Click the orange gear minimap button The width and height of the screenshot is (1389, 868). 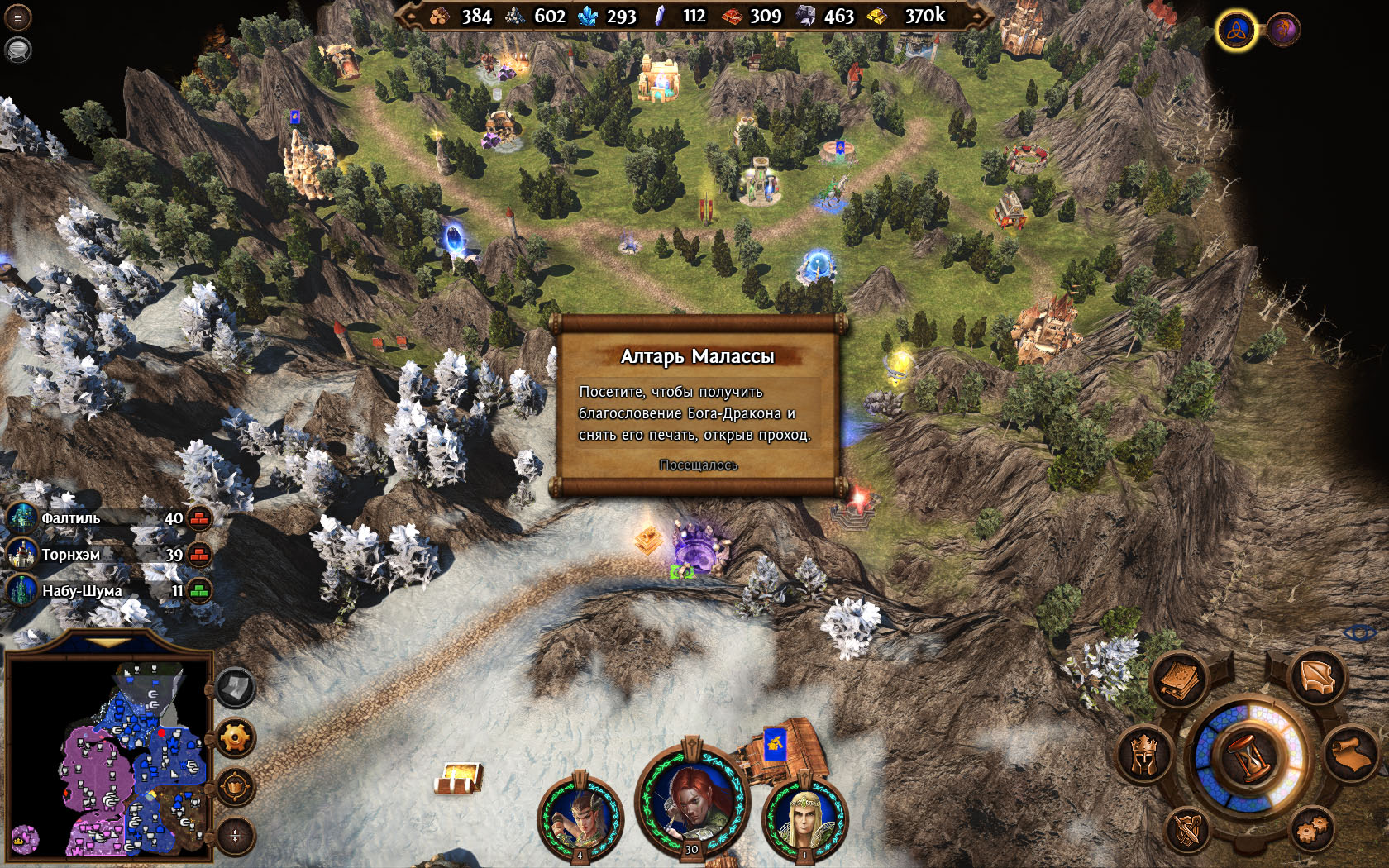click(x=235, y=737)
